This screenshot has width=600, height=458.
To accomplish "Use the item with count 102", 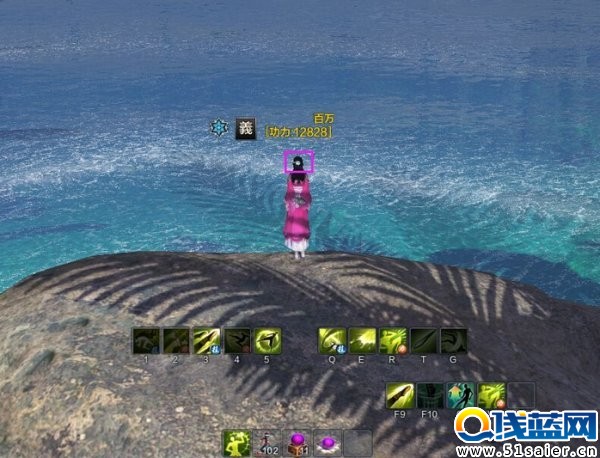I will pyautogui.click(x=267, y=443).
